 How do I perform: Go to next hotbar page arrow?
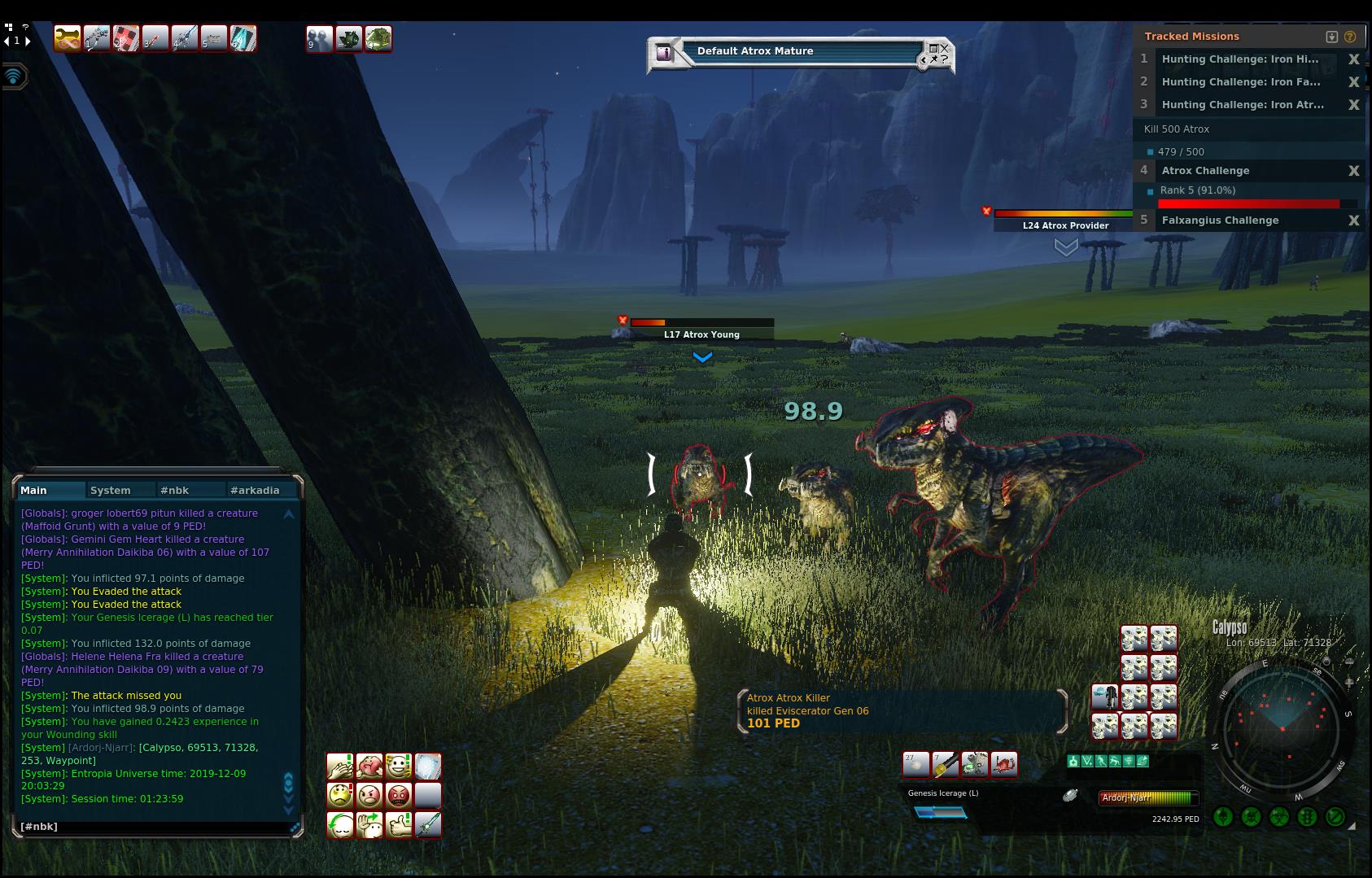pyautogui.click(x=28, y=41)
